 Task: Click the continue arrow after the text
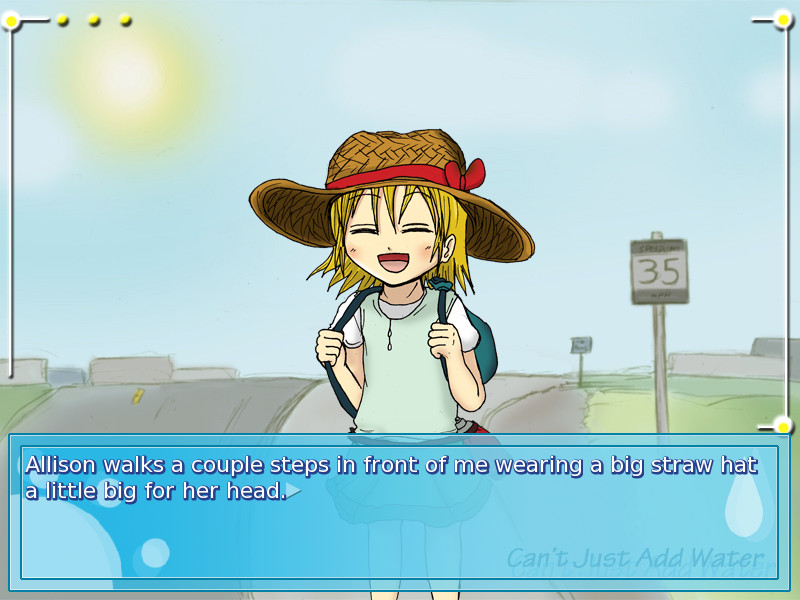(294, 491)
